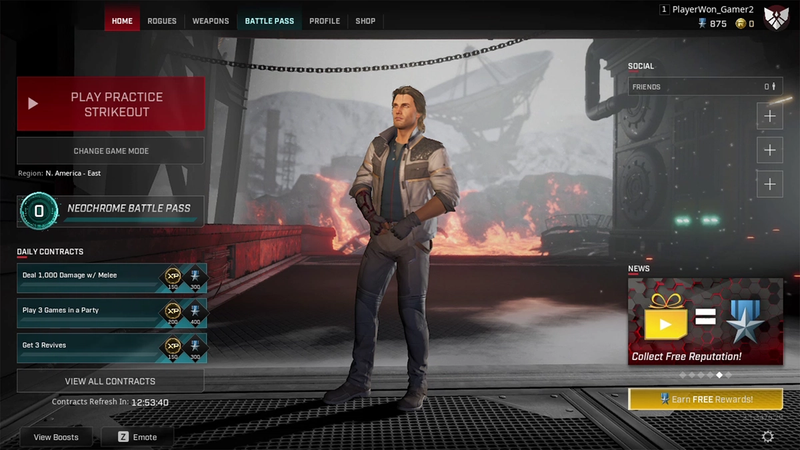Switch to the Home tab
The image size is (800, 450).
[x=122, y=20]
